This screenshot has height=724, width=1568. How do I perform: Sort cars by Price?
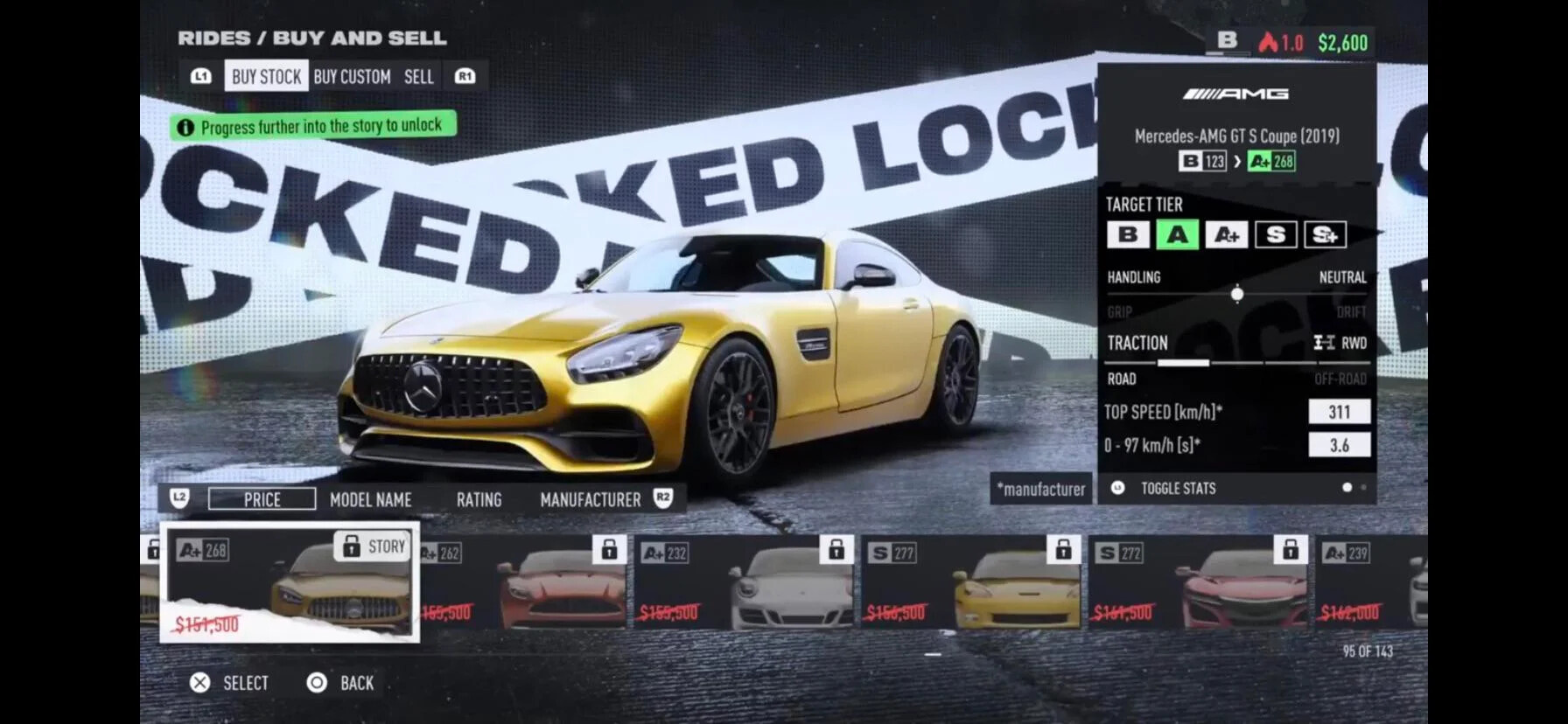click(x=262, y=499)
